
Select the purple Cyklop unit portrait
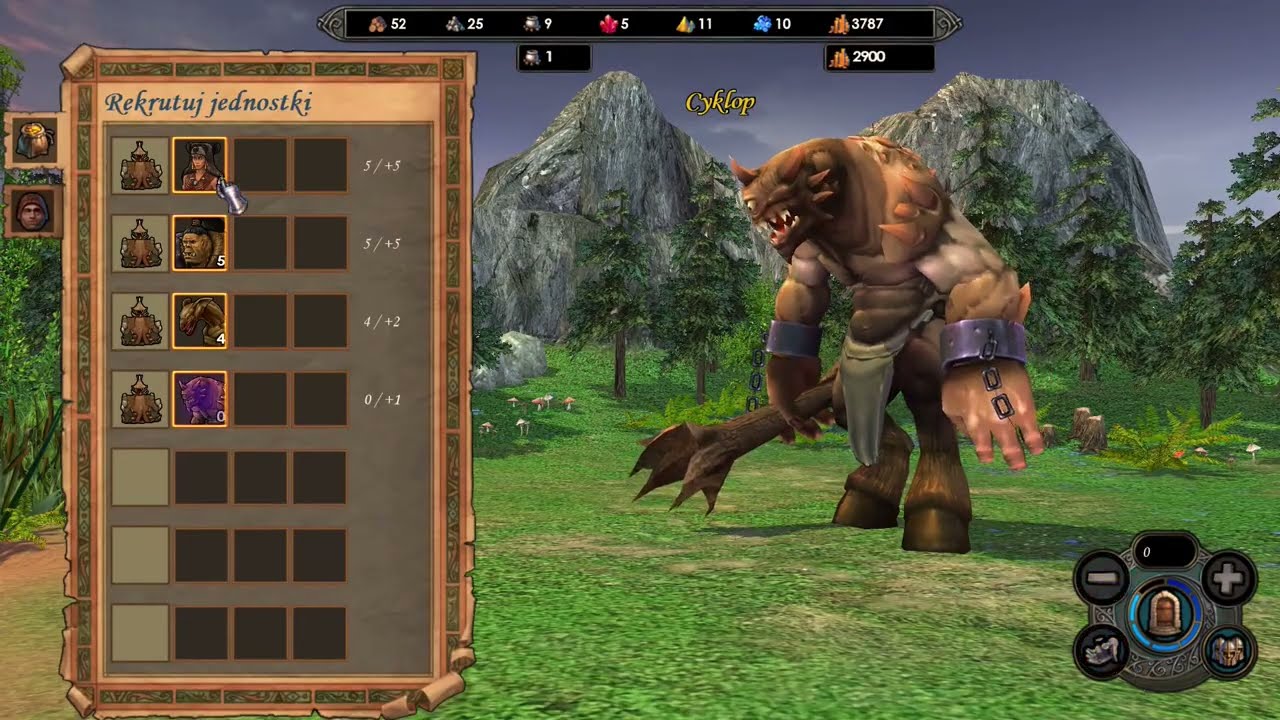tap(199, 399)
